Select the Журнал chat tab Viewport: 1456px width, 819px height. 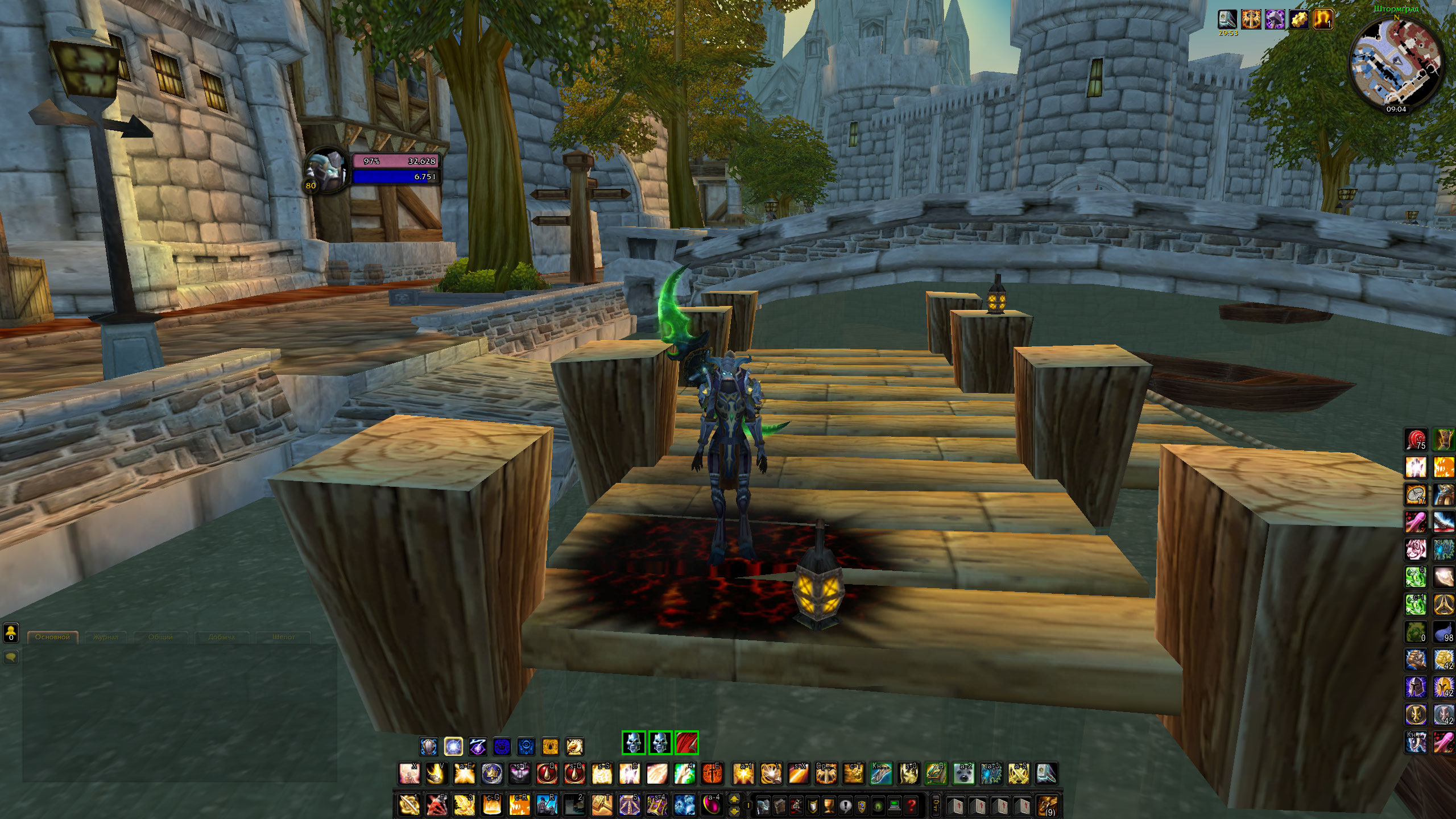coord(106,637)
